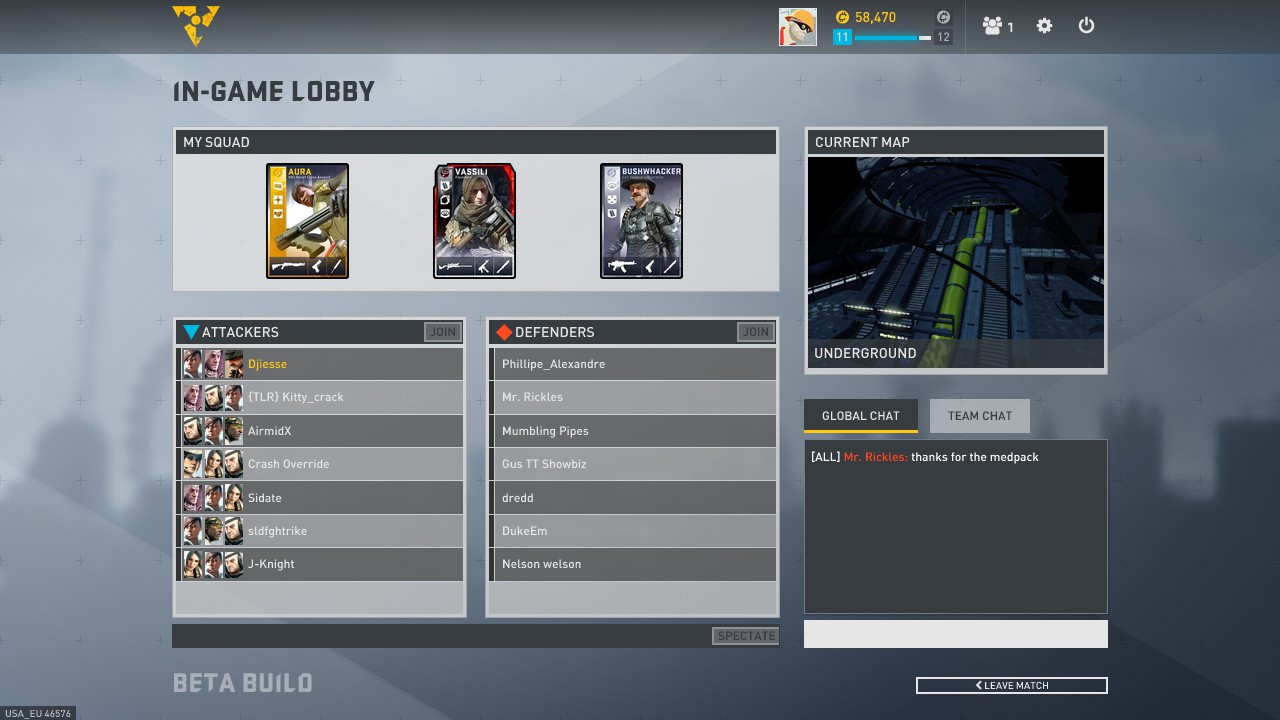Join the Defenders team

pos(755,332)
